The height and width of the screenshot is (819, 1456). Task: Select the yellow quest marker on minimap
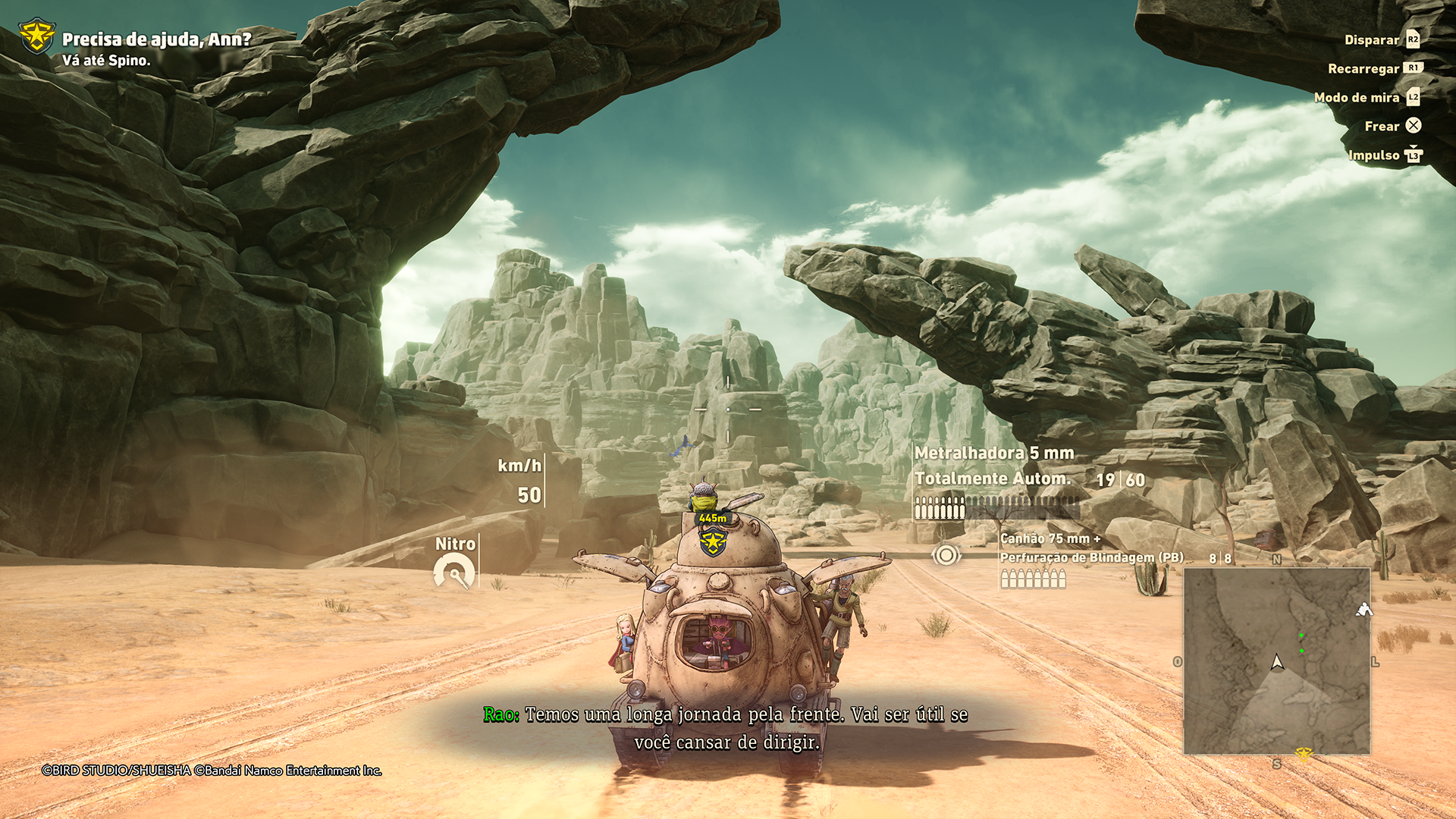coord(1304,754)
